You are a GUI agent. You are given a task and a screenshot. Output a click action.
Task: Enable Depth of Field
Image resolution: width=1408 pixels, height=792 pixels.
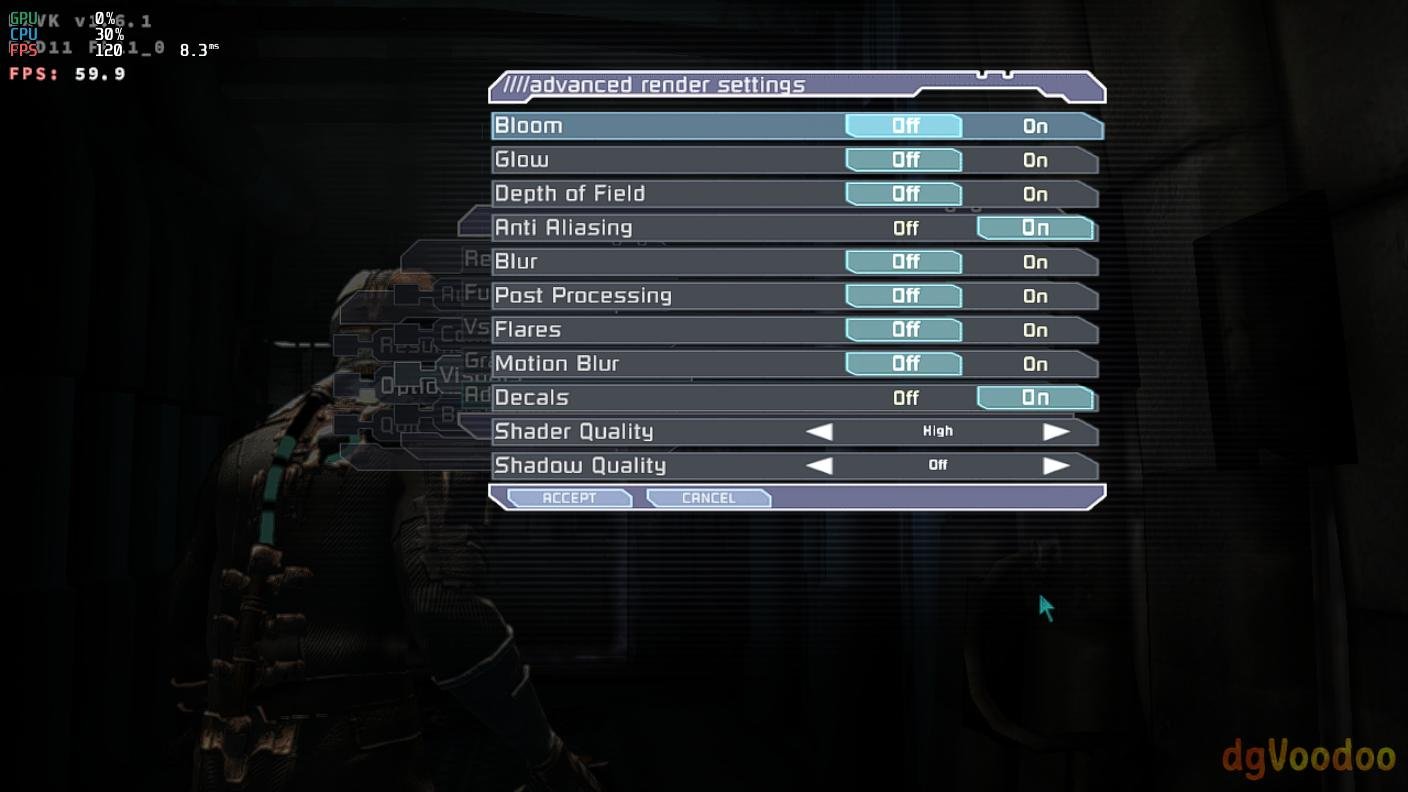pyautogui.click(x=1035, y=194)
